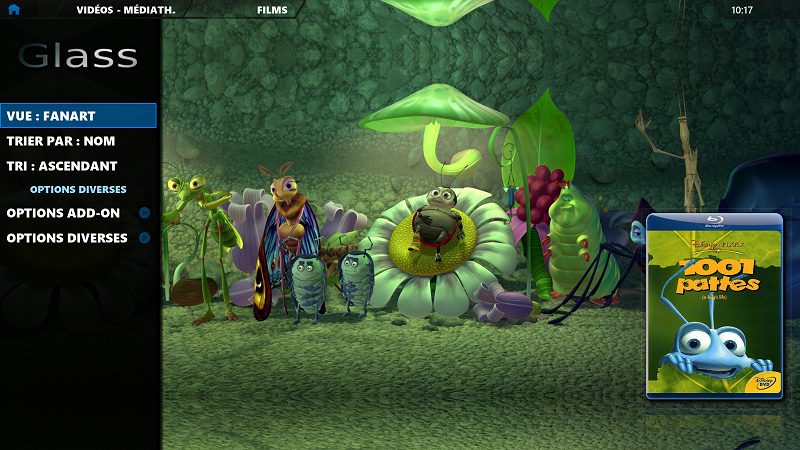Viewport: 800px width, 450px height.
Task: Click the home icon in the top bar
Action: 14,10
